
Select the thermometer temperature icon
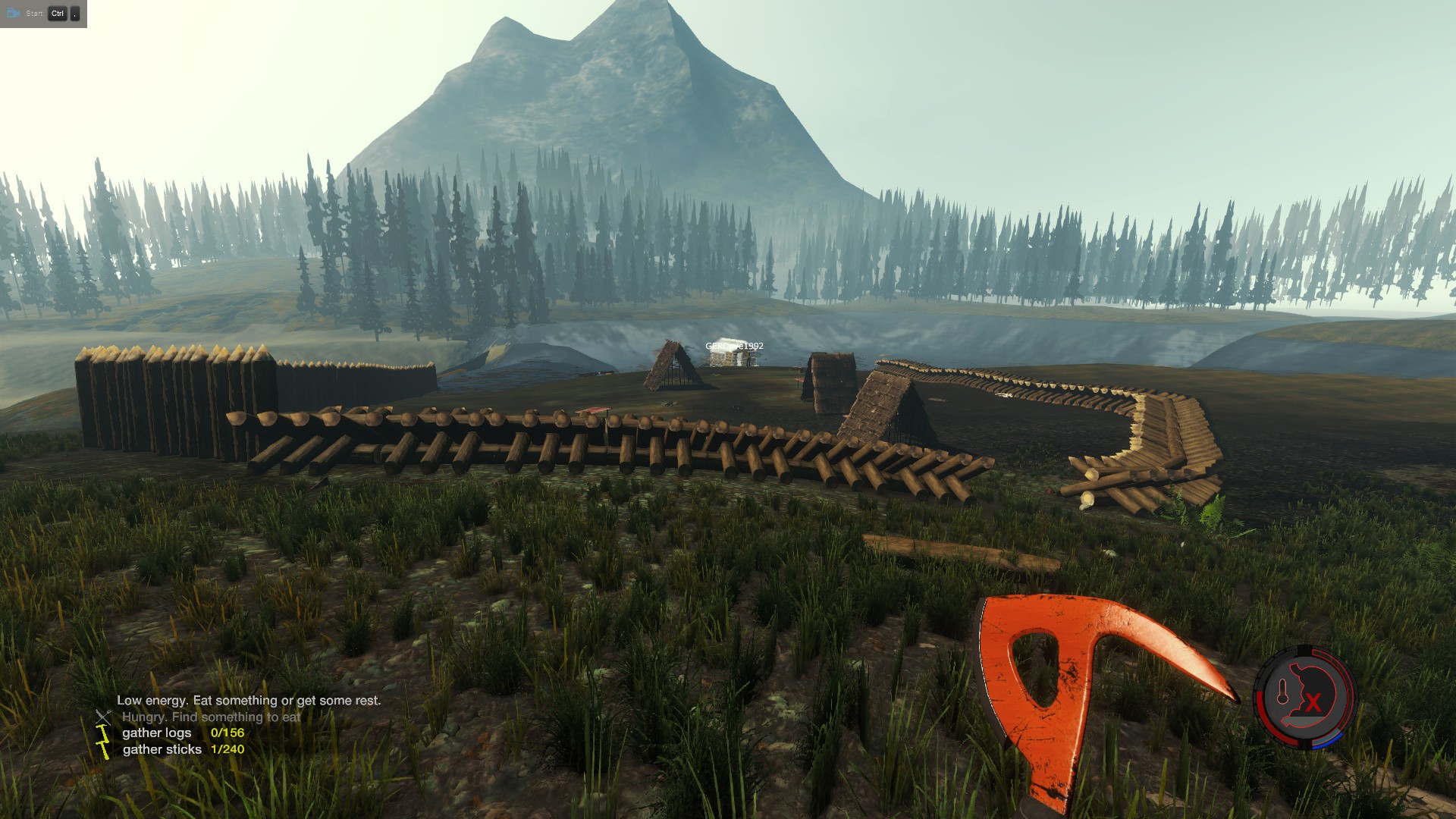click(1283, 692)
